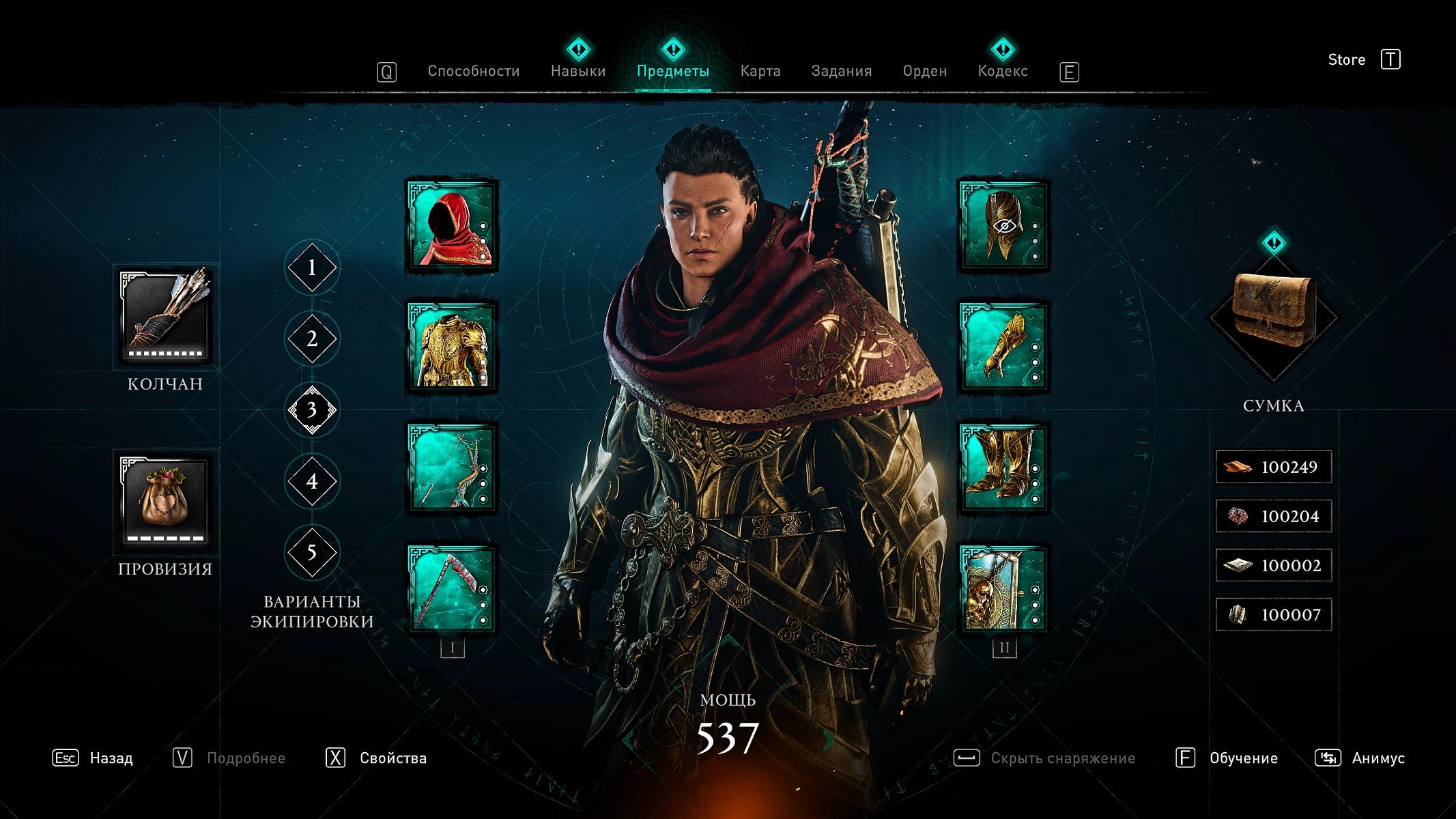Screen dimensions: 1456x819
Task: Select the golden boots slot
Action: pos(1003,469)
